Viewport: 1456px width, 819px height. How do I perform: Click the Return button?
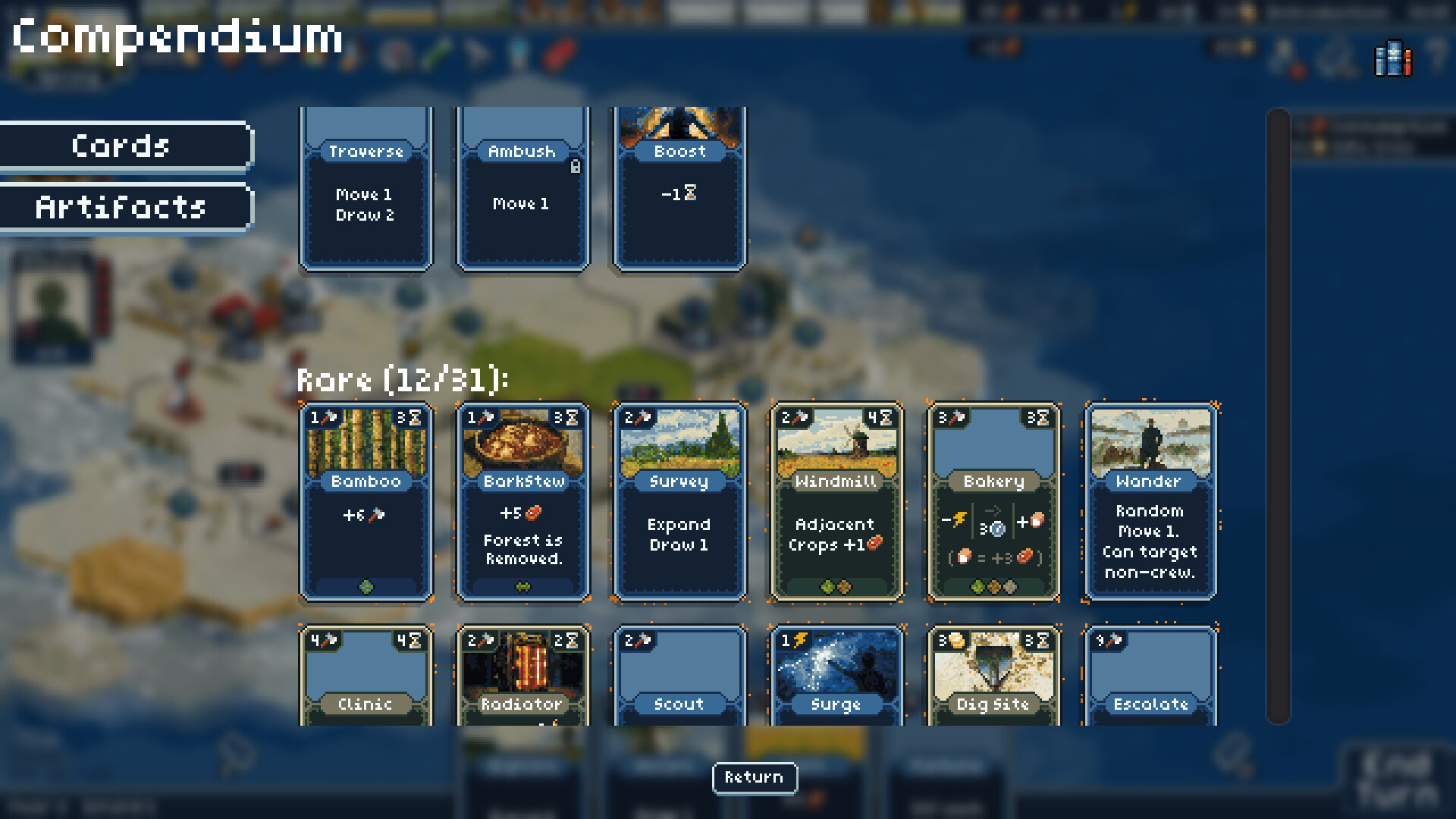pos(755,778)
